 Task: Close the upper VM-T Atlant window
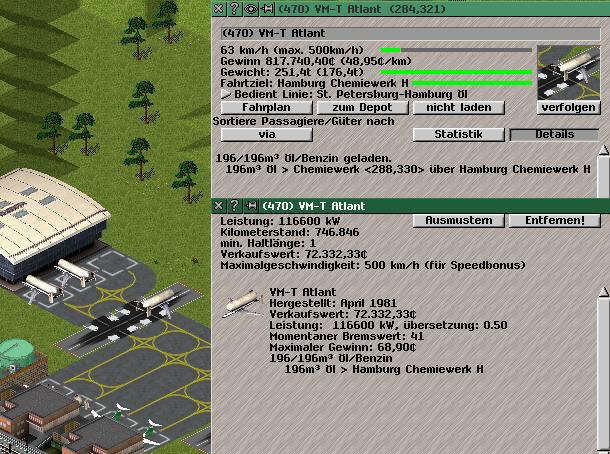coord(220,8)
